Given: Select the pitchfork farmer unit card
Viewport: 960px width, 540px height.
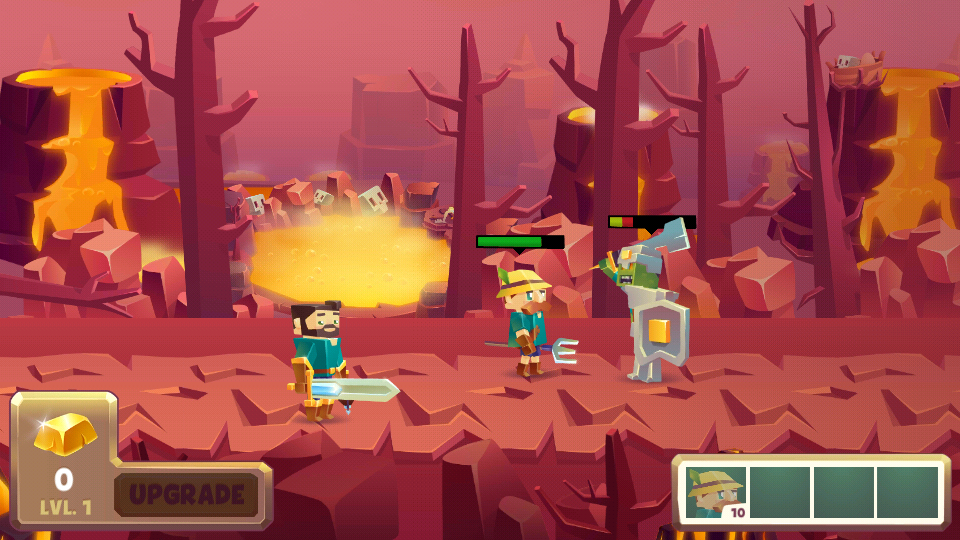Looking at the screenshot, I should coord(717,492).
